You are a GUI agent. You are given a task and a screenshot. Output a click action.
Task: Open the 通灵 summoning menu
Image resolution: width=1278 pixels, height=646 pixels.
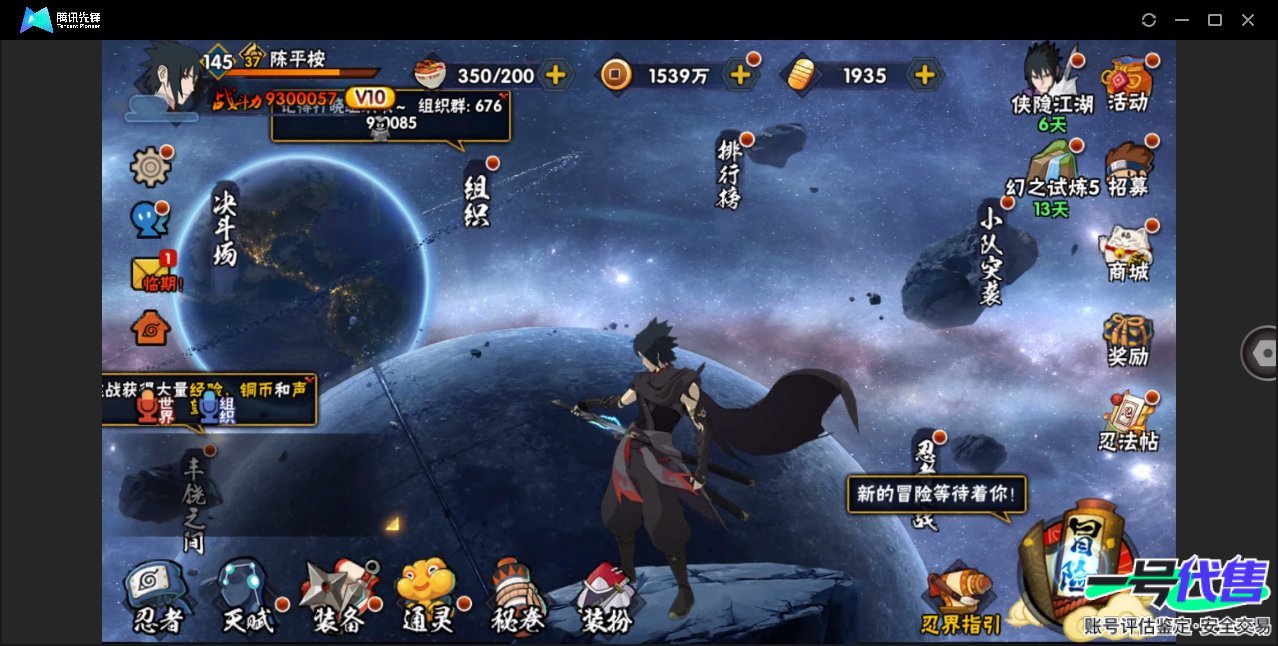pyautogui.click(x=428, y=597)
